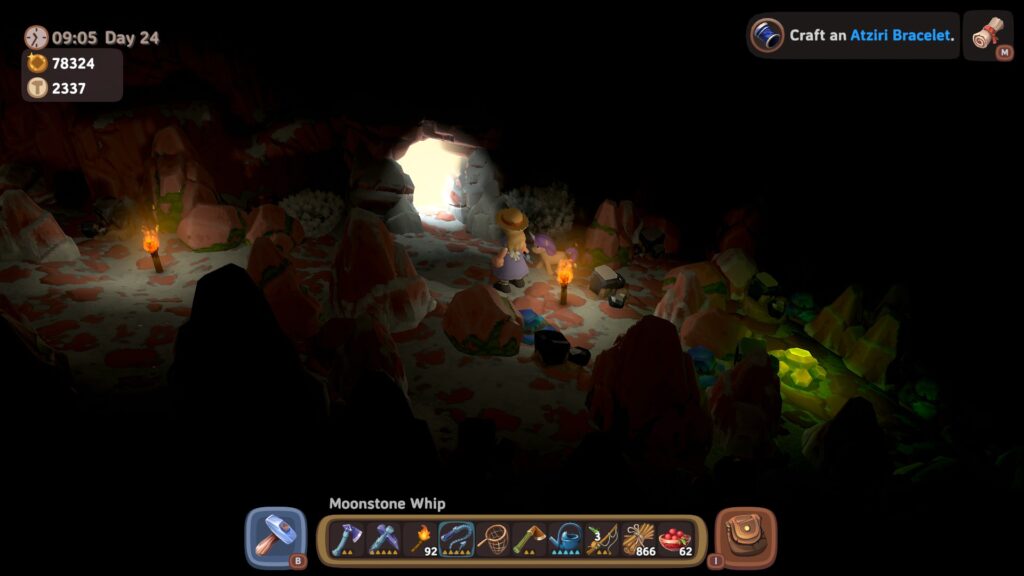This screenshot has height=576, width=1024.
Task: Select the green-handled hatchet slot
Action: (530, 539)
